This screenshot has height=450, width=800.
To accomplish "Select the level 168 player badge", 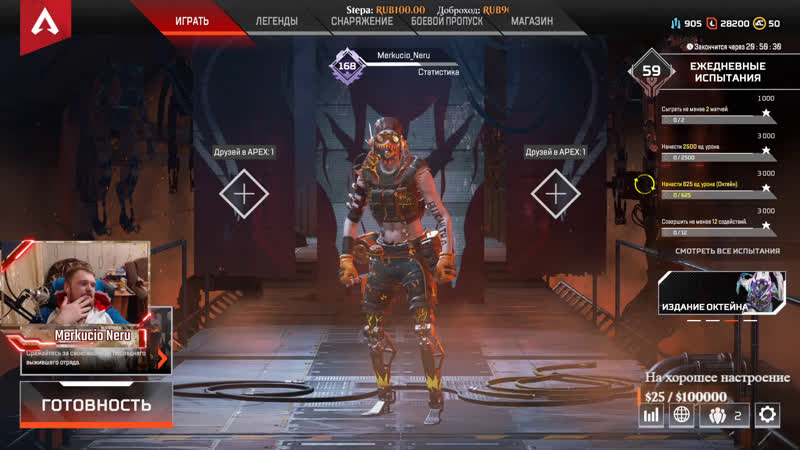I will coord(347,66).
